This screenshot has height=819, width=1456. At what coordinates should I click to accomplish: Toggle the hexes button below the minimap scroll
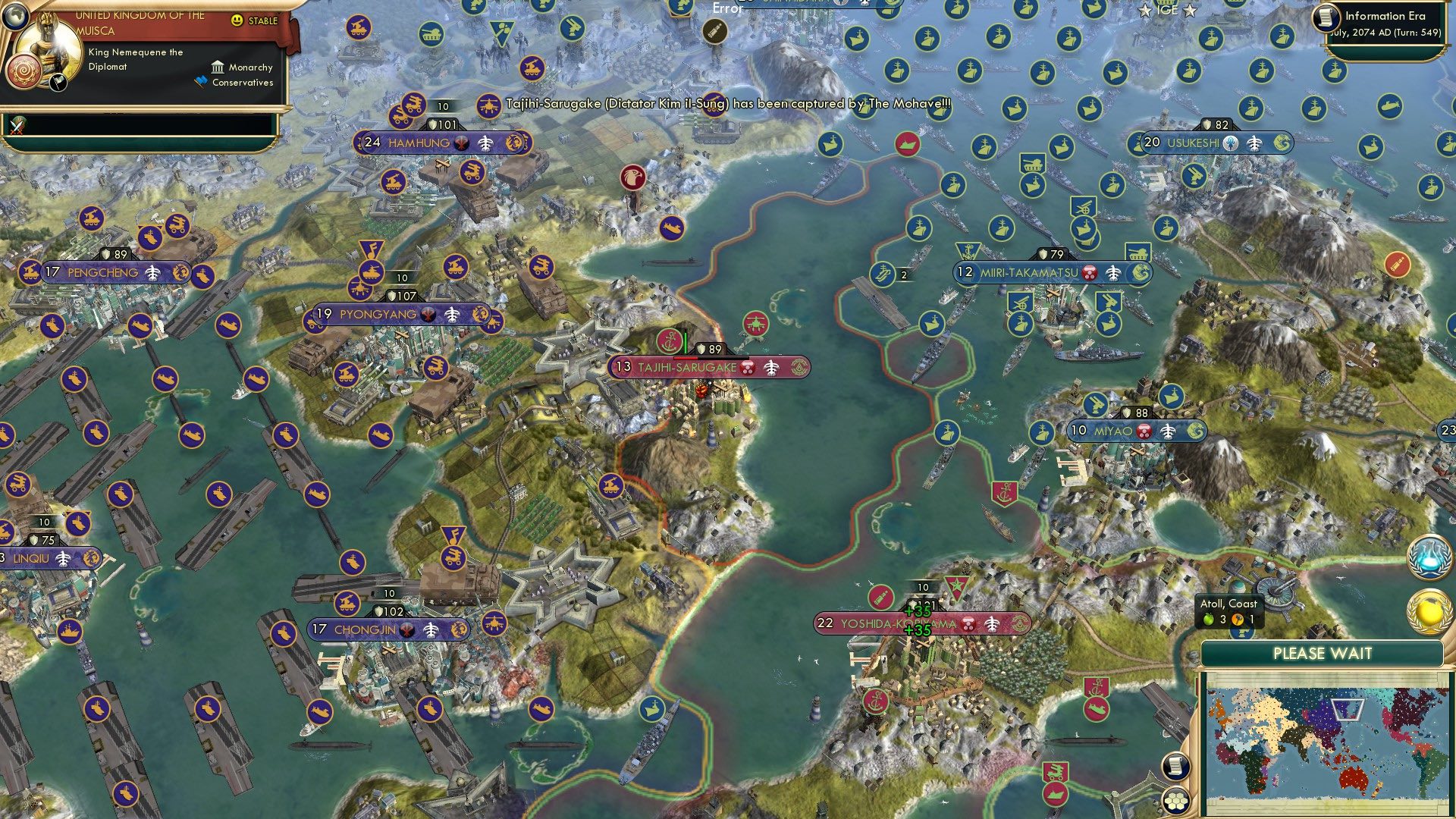[1175, 802]
